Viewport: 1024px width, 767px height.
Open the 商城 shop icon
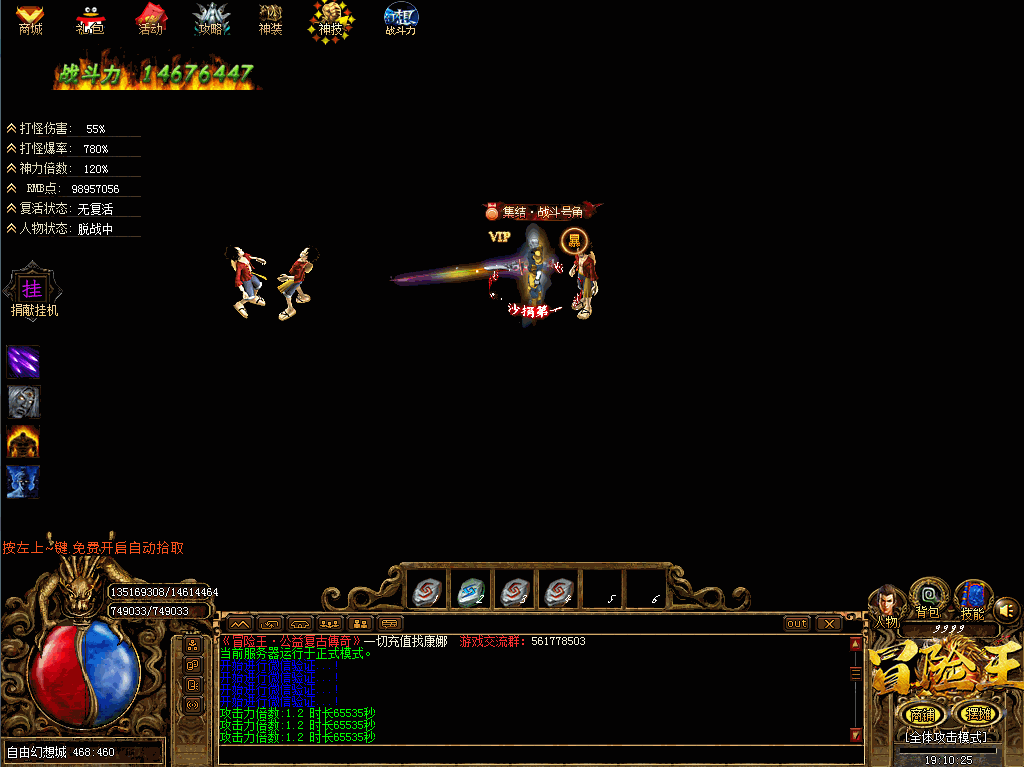[30, 17]
